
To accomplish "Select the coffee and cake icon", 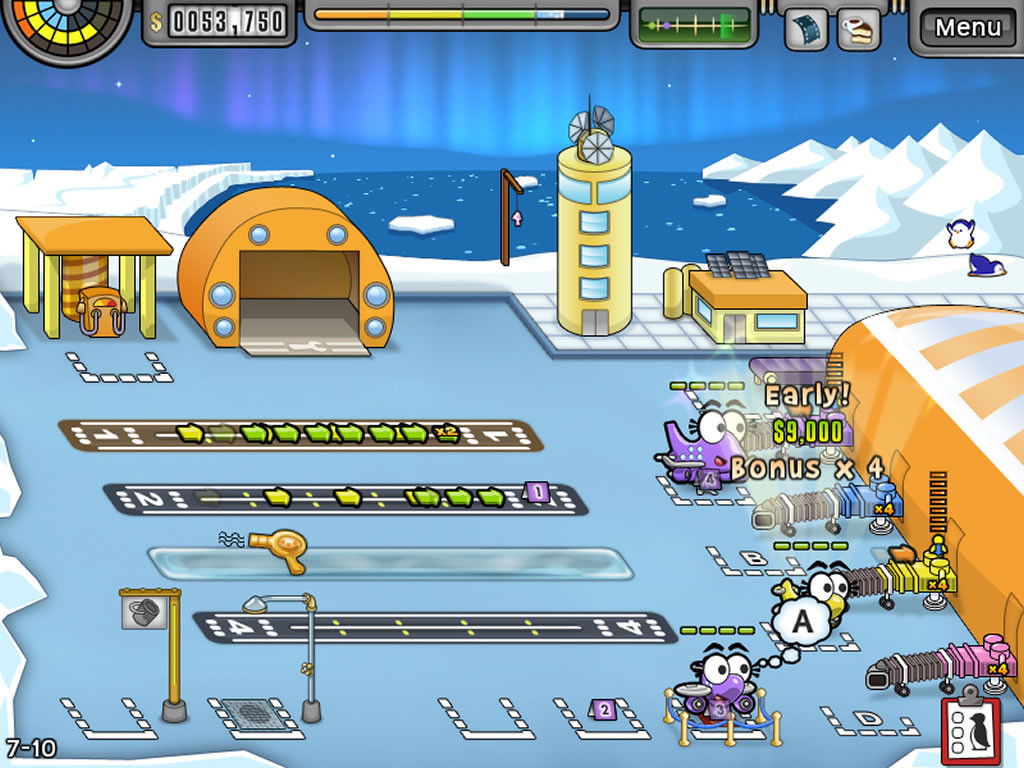I will 858,29.
